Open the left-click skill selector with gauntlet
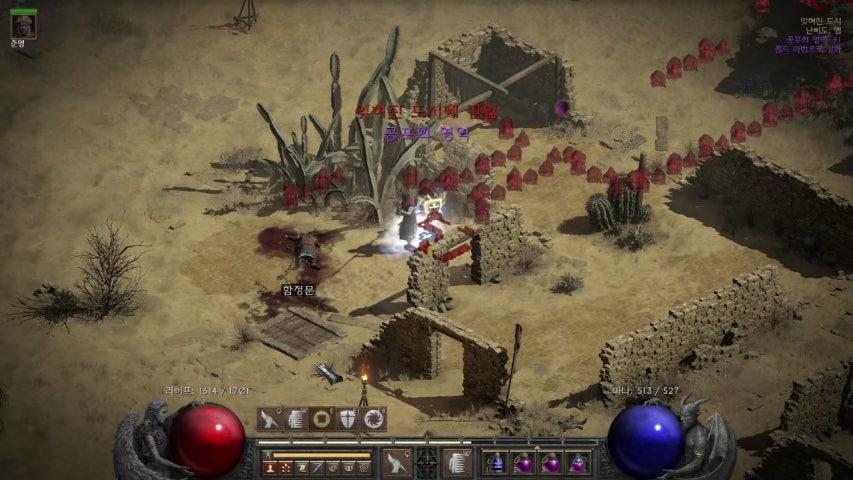This screenshot has width=853, height=480. pyautogui.click(x=396, y=462)
